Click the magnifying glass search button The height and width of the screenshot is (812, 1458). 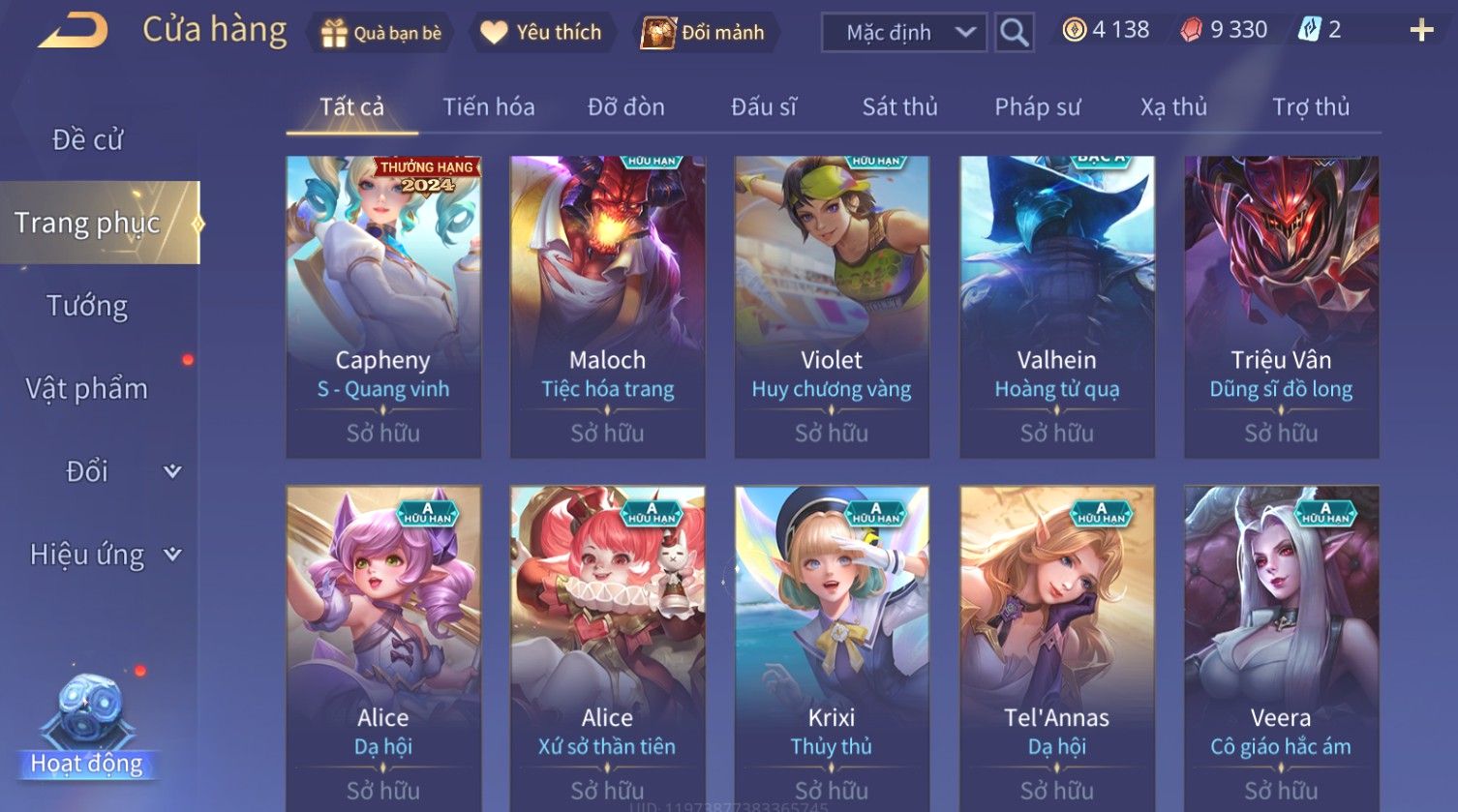1014,33
